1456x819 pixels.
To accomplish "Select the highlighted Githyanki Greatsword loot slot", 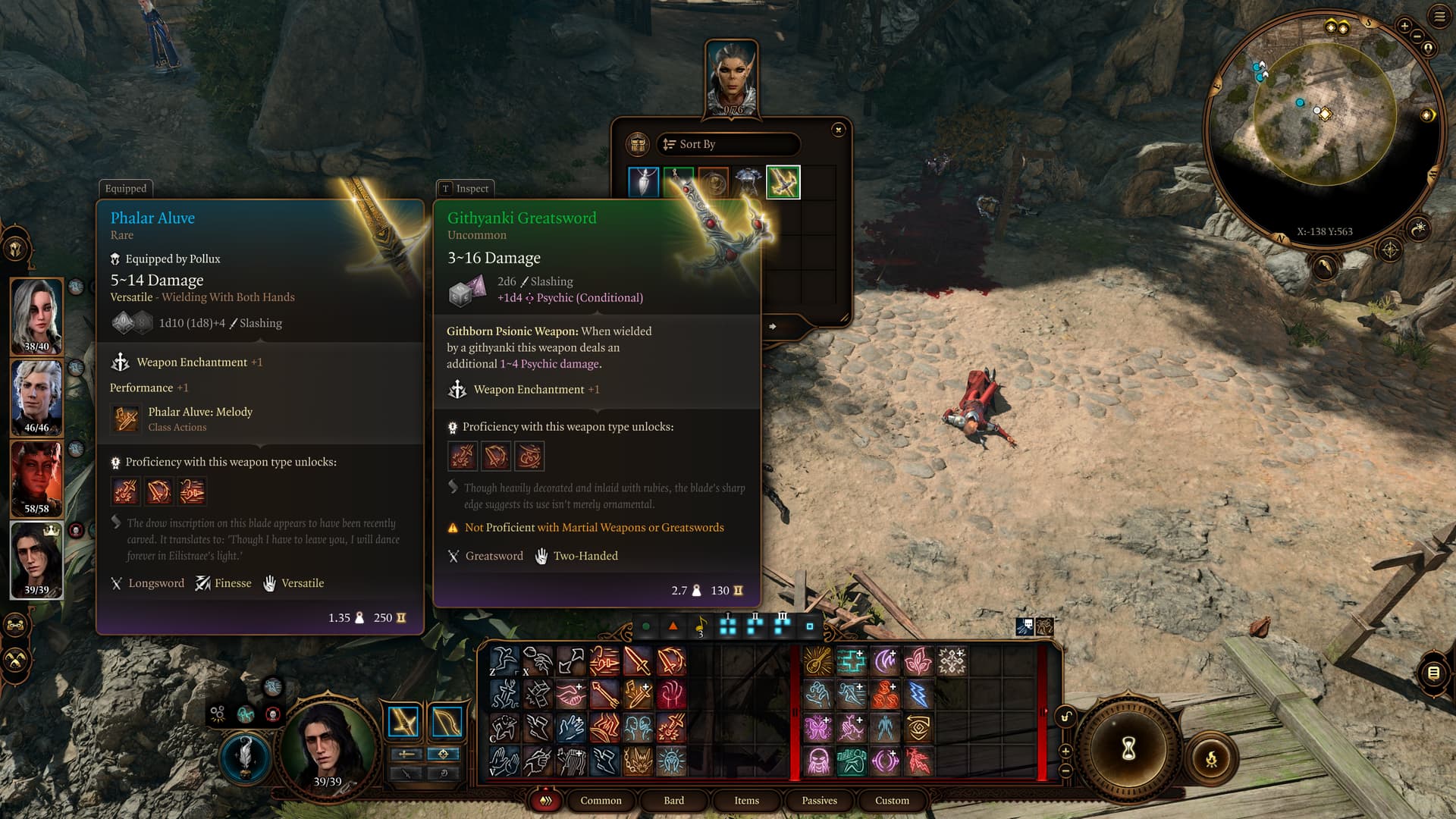I will click(783, 183).
